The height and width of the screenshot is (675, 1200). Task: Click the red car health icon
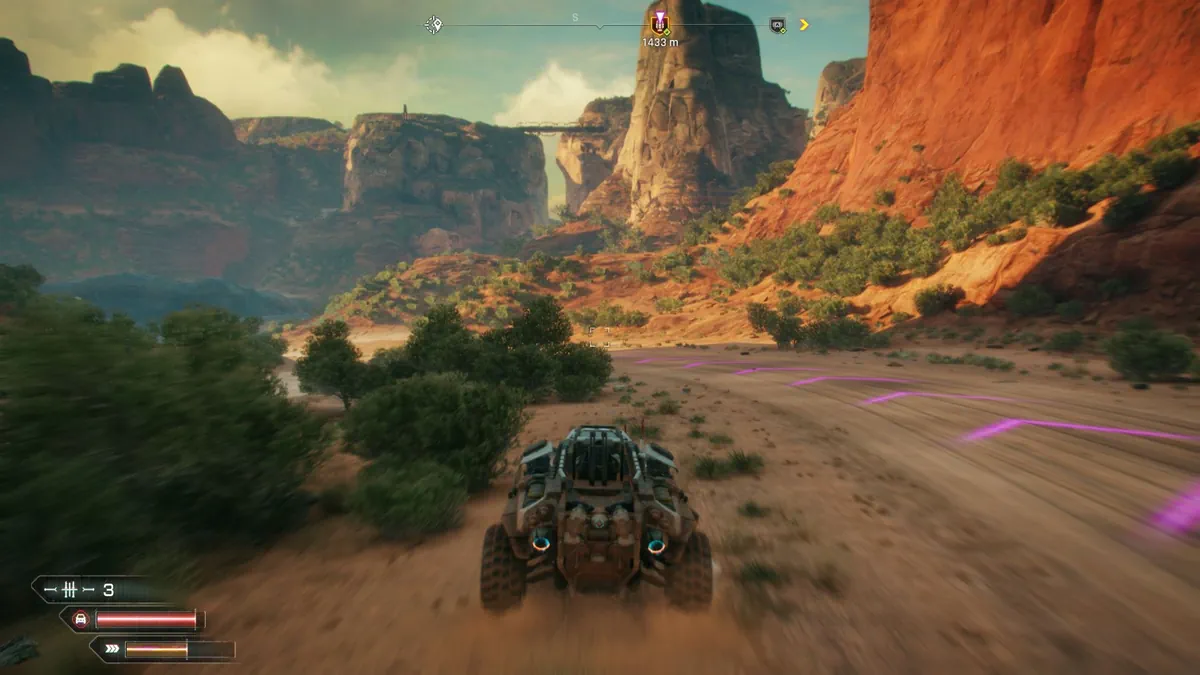81,620
